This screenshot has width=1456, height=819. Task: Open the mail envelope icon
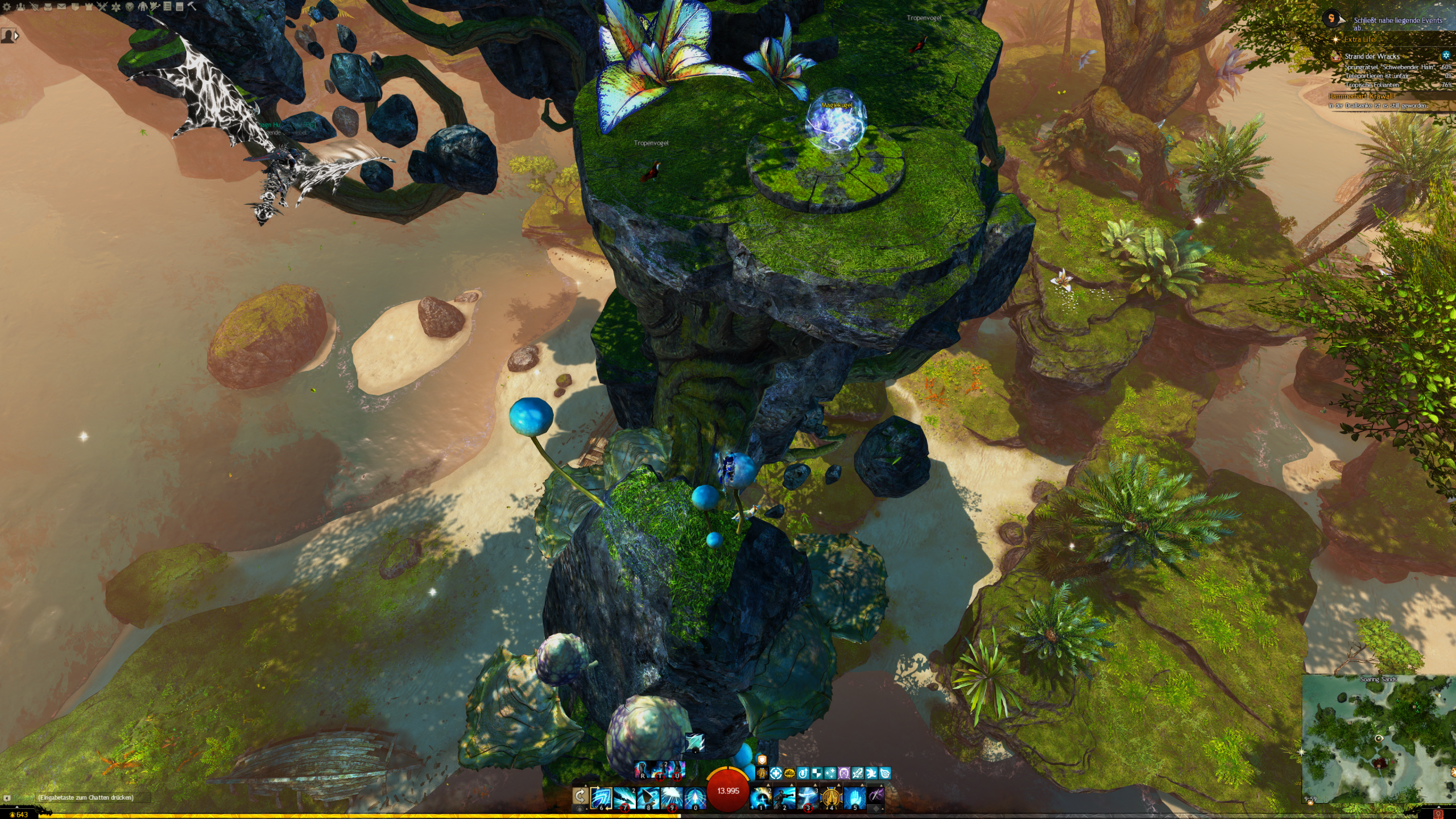(x=61, y=7)
